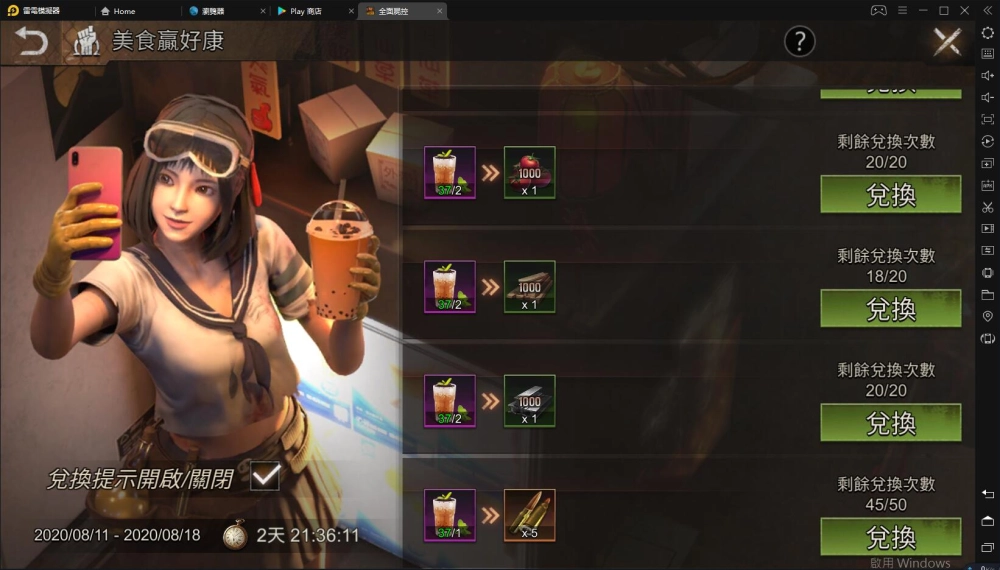
Task: Open the question mark help info
Action: (799, 41)
